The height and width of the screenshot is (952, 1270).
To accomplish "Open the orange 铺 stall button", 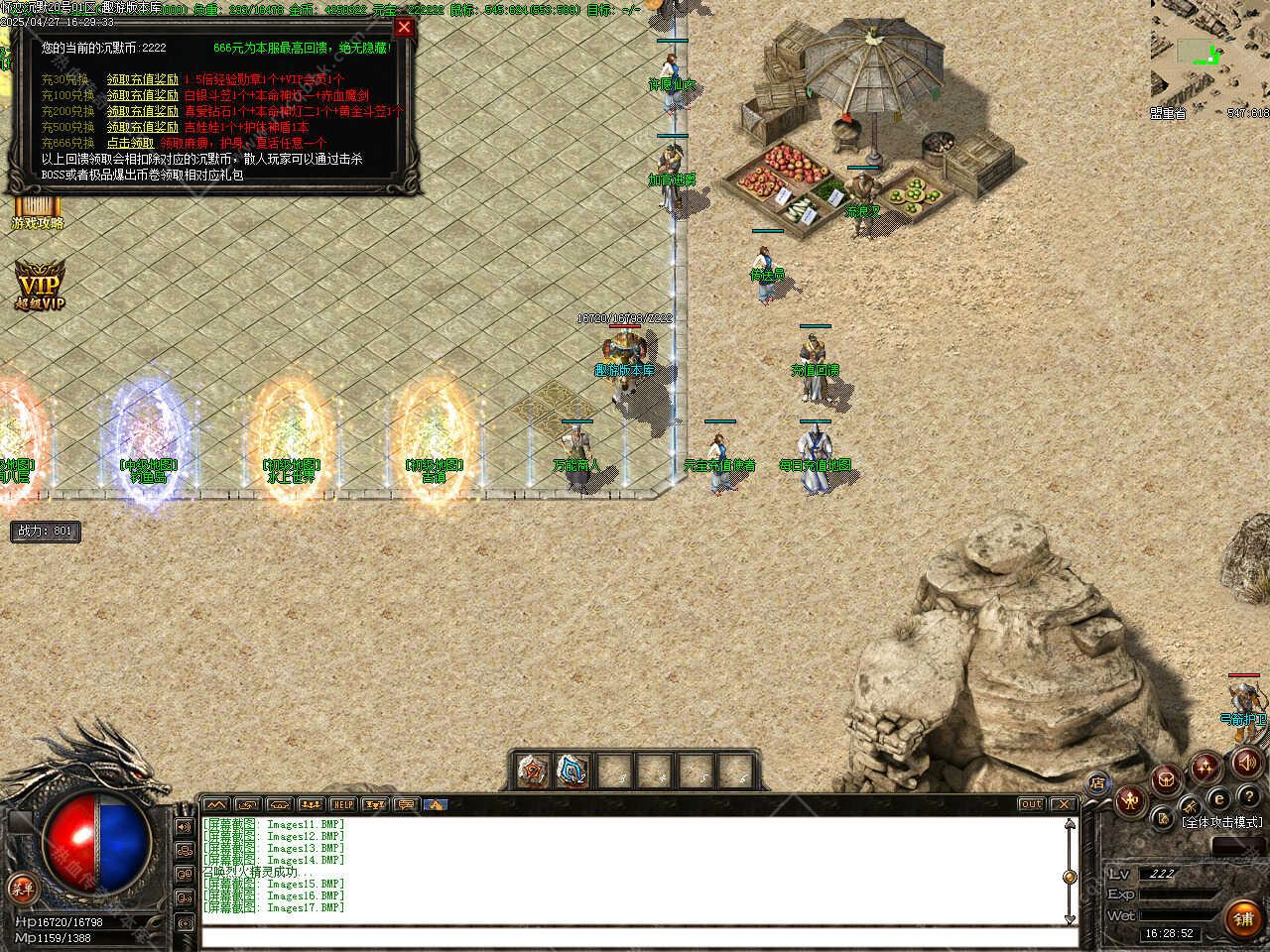I will [x=1243, y=919].
